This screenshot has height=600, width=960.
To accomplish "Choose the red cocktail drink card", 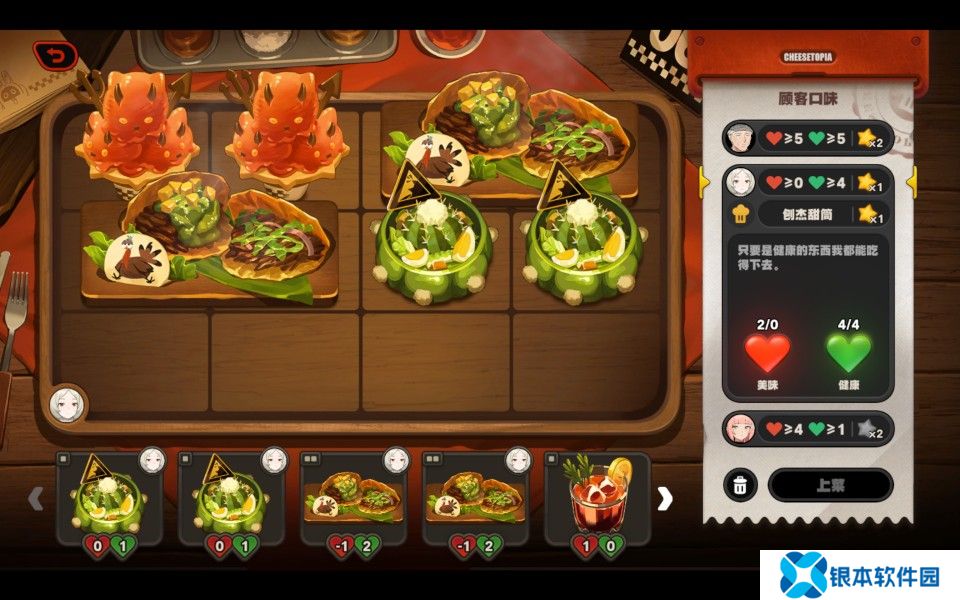I will click(x=597, y=498).
